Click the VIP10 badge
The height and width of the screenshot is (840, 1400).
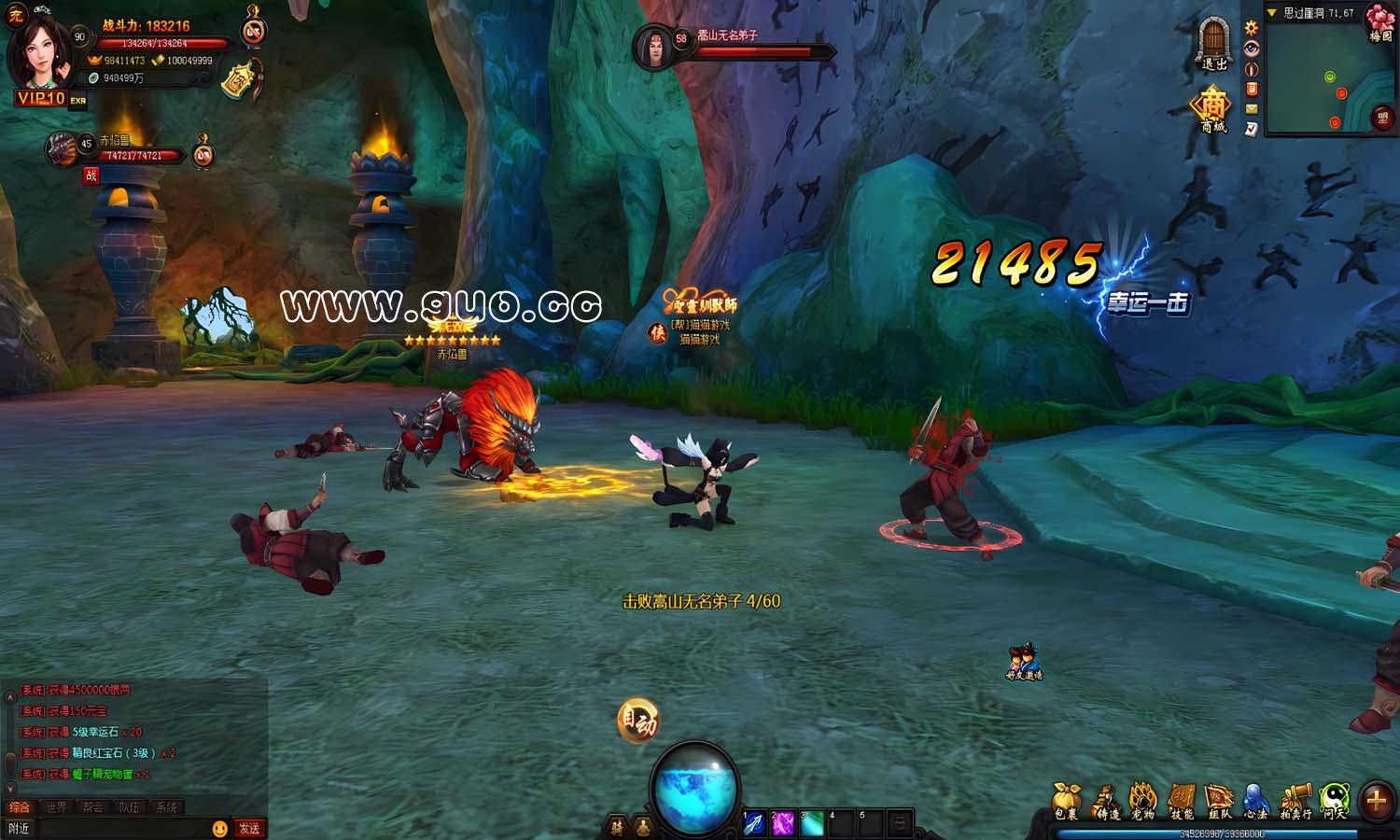[x=40, y=98]
